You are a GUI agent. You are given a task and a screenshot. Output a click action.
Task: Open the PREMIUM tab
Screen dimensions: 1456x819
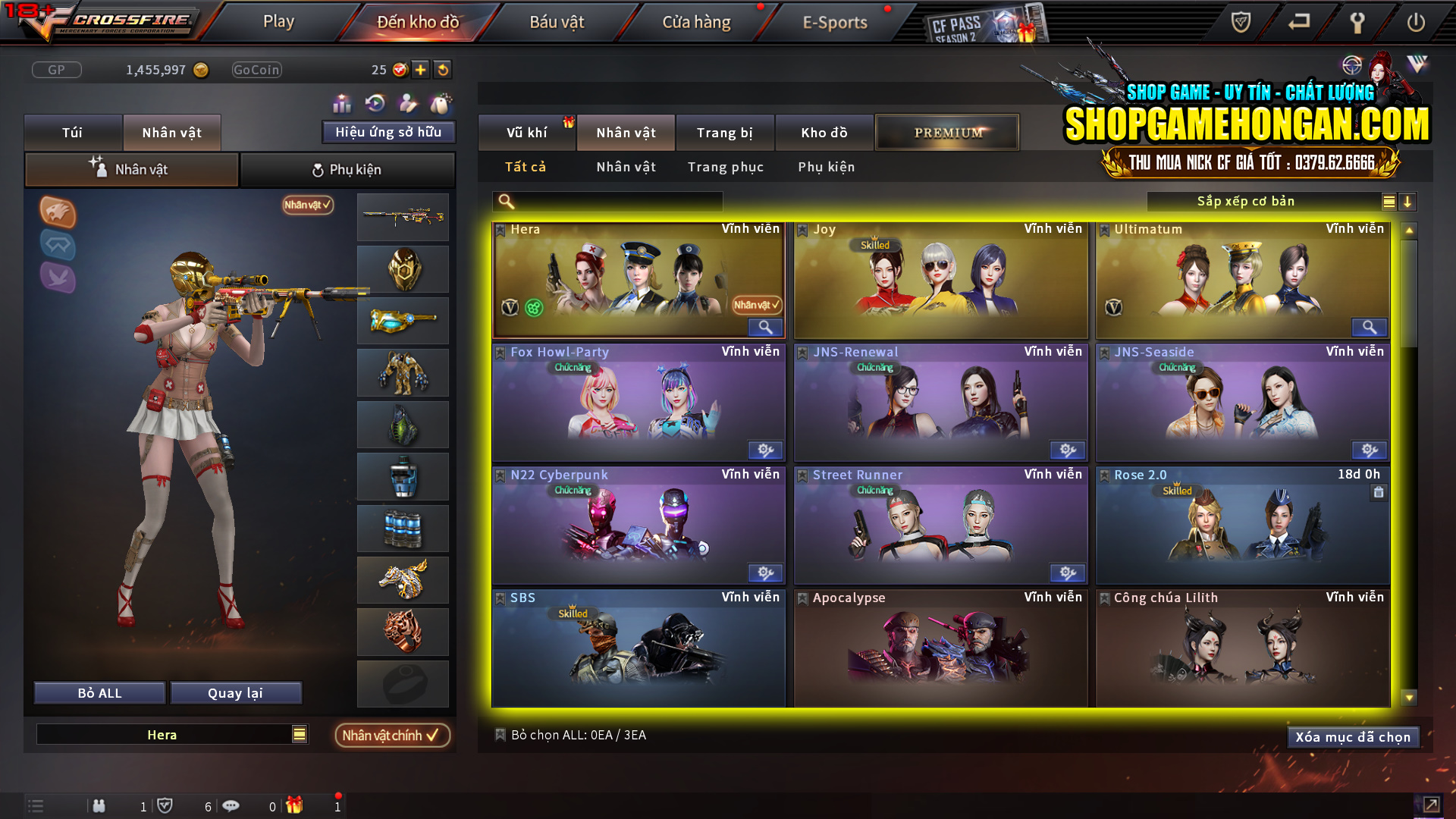click(946, 132)
